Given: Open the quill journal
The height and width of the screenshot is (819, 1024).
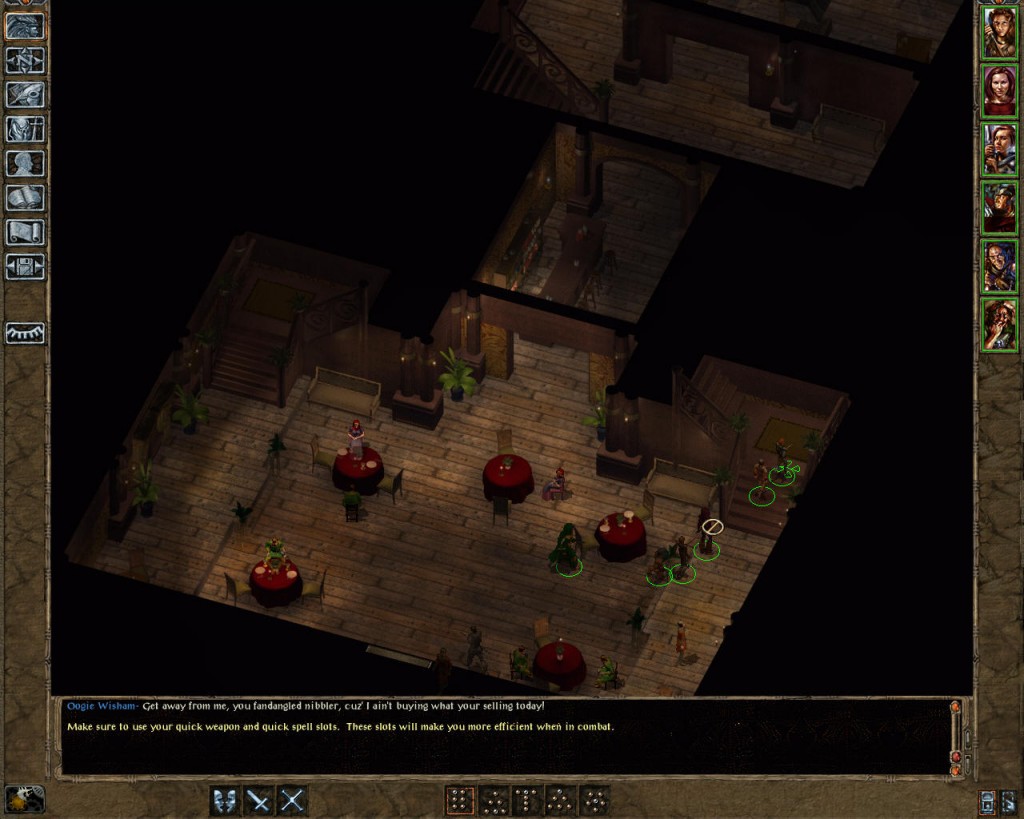Looking at the screenshot, I should pyautogui.click(x=25, y=95).
